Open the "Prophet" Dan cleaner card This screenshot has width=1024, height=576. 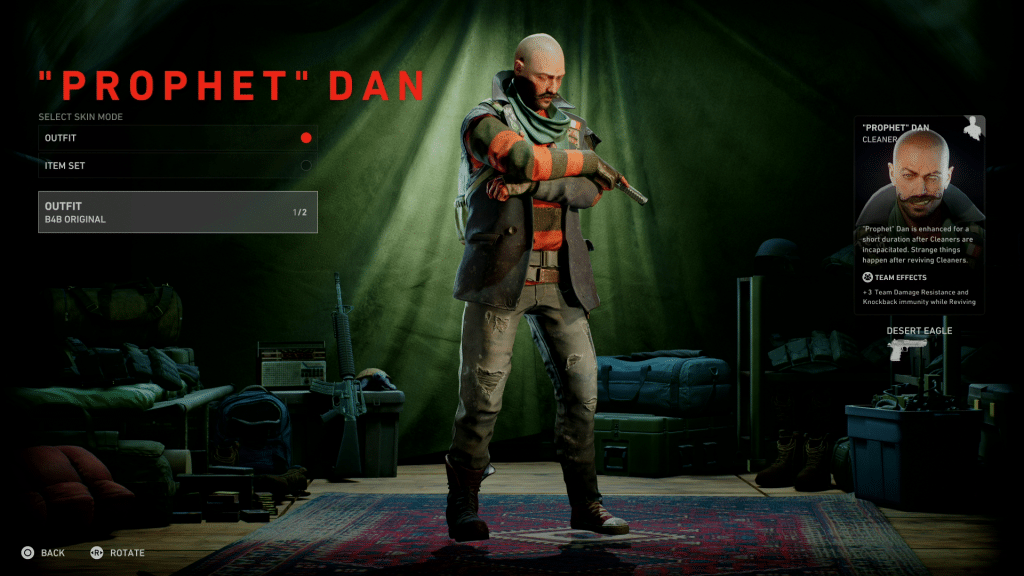point(919,214)
